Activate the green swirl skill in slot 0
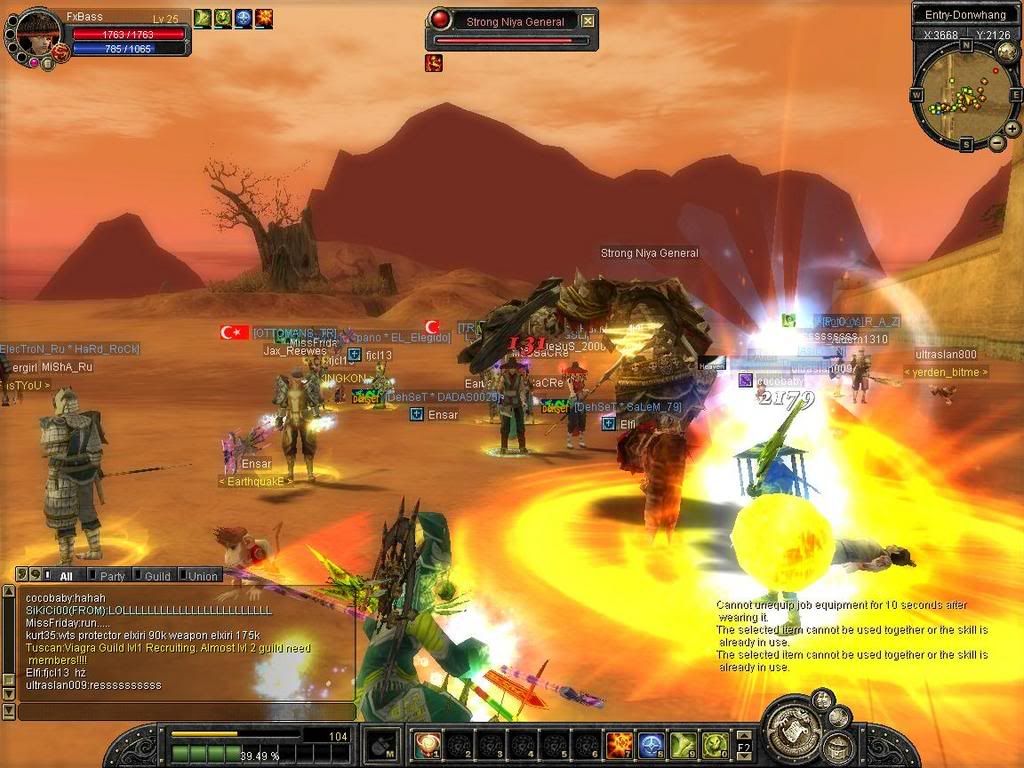1024x768 pixels. [x=714, y=744]
